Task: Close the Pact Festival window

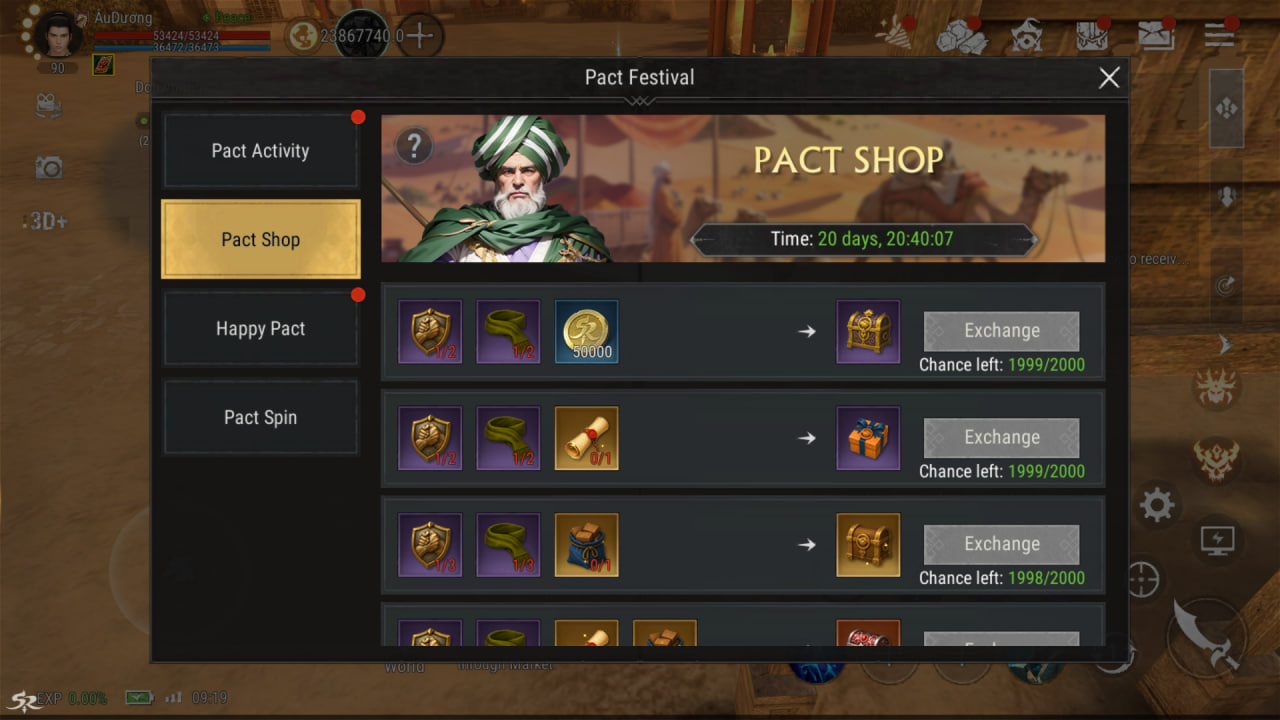Action: tap(1108, 78)
